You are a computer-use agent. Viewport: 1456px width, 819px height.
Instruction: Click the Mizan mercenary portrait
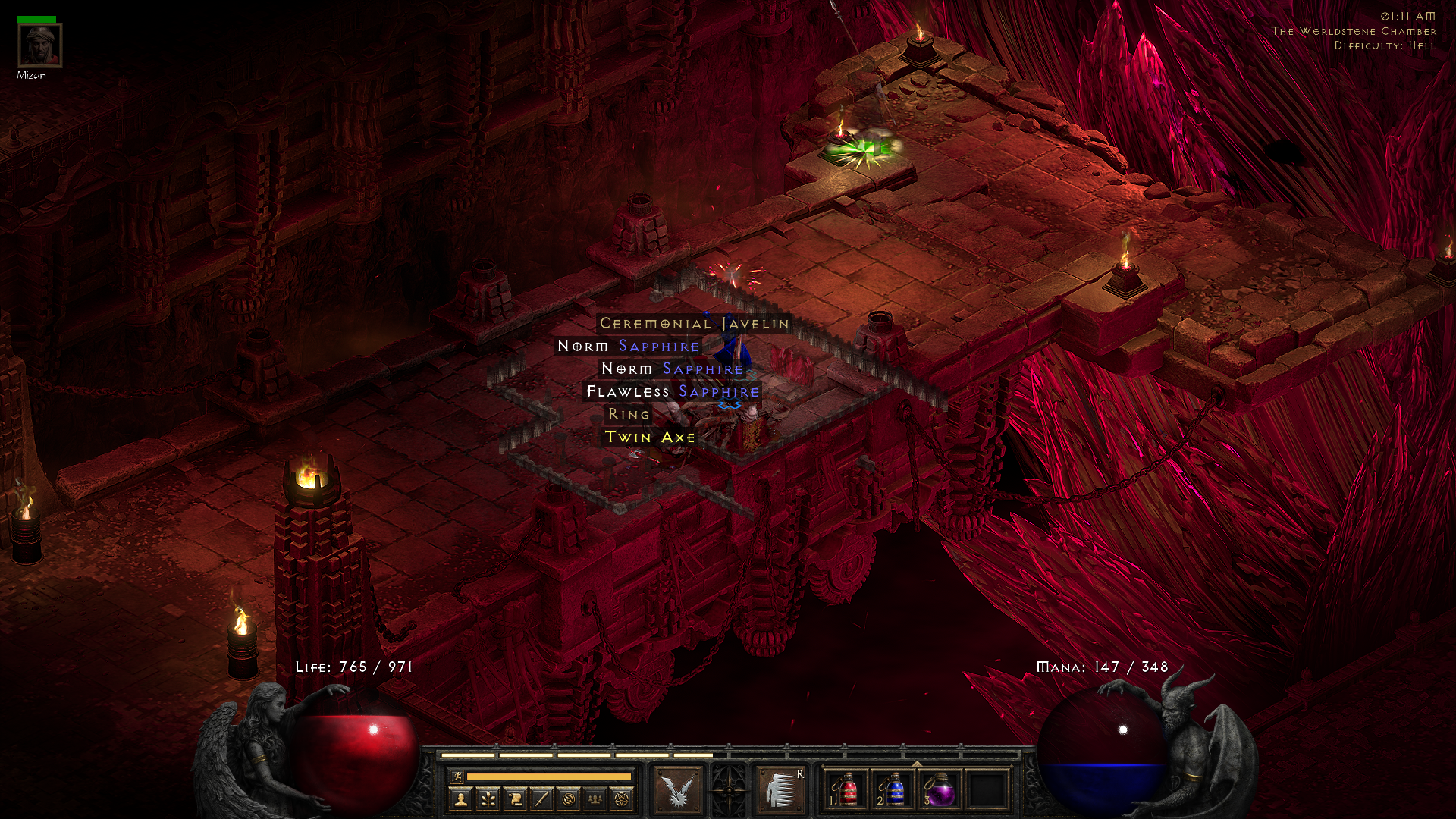coord(39,45)
